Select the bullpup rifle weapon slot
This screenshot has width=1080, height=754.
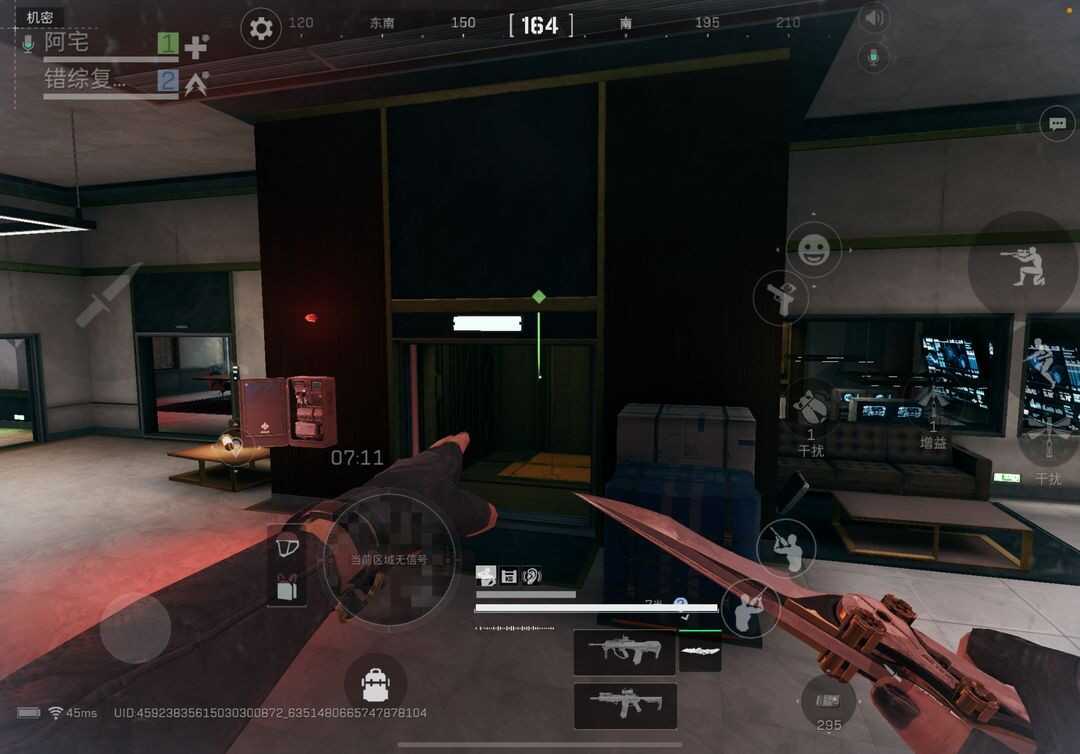tap(624, 652)
